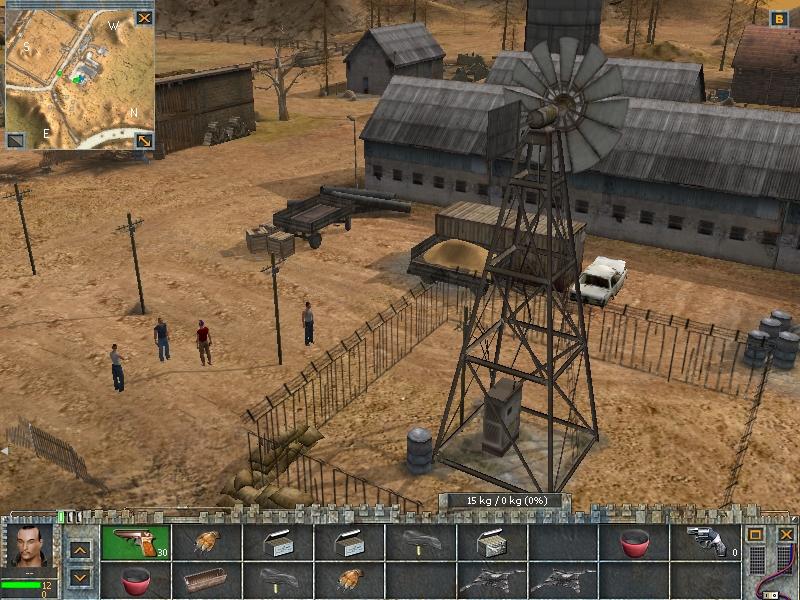
Task: Pick the wooden tray item slot
Action: tap(206, 578)
